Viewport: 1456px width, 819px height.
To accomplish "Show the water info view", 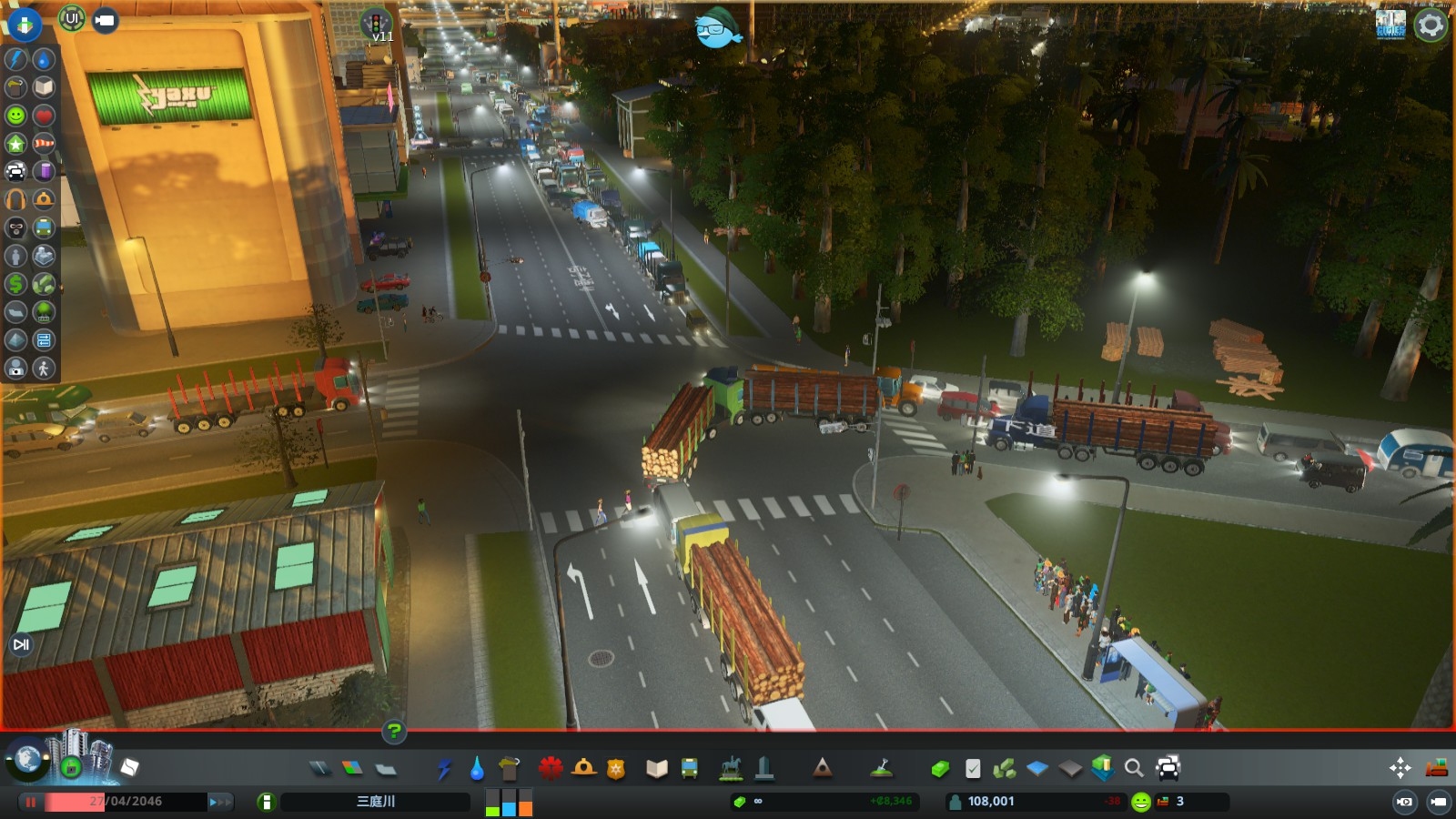I will (44, 59).
